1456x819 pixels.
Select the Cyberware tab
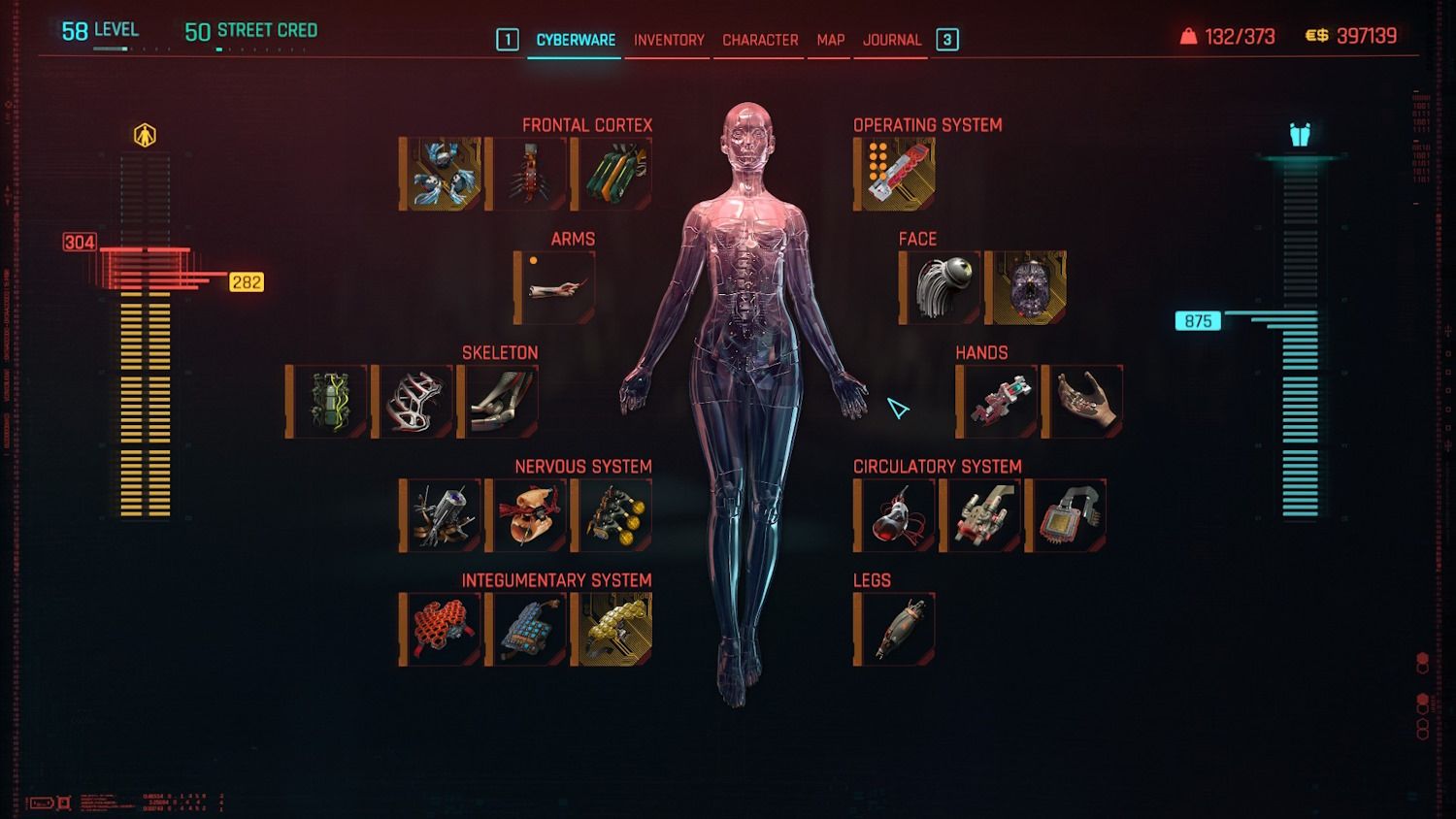point(576,40)
